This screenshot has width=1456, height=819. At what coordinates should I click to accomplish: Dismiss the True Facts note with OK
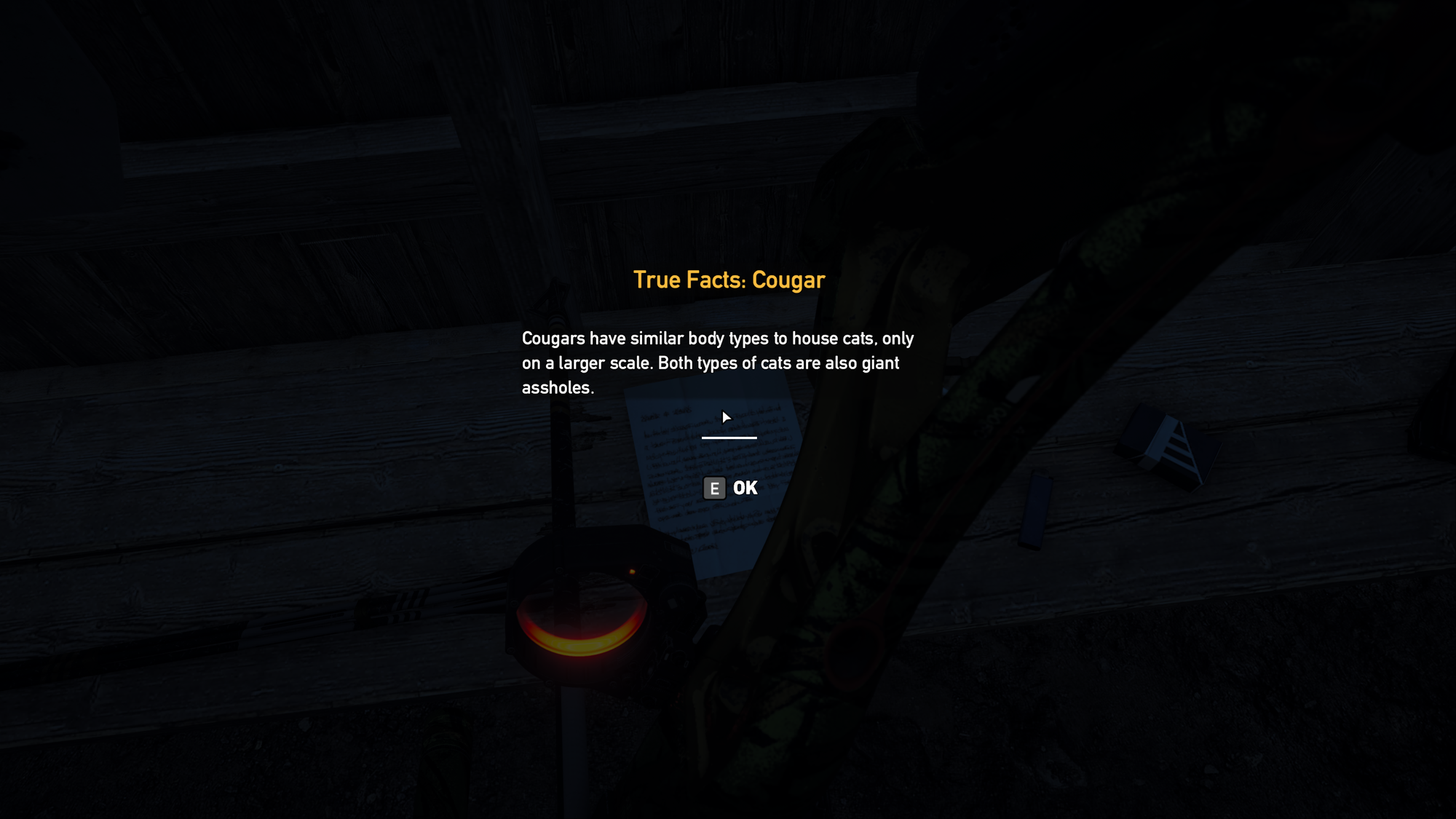click(730, 488)
